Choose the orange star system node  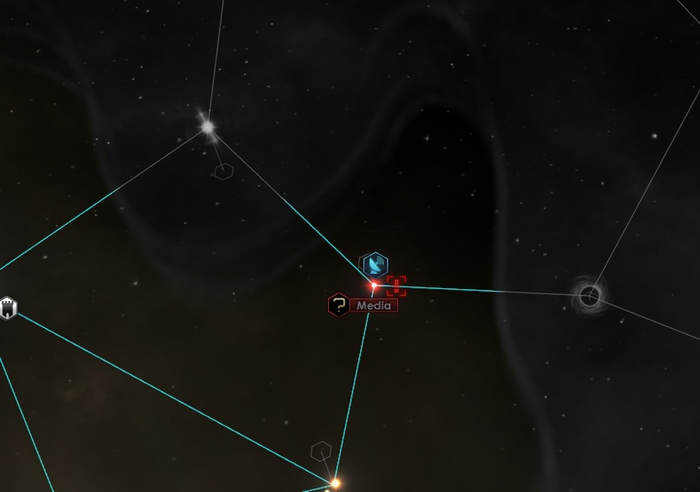pos(335,483)
